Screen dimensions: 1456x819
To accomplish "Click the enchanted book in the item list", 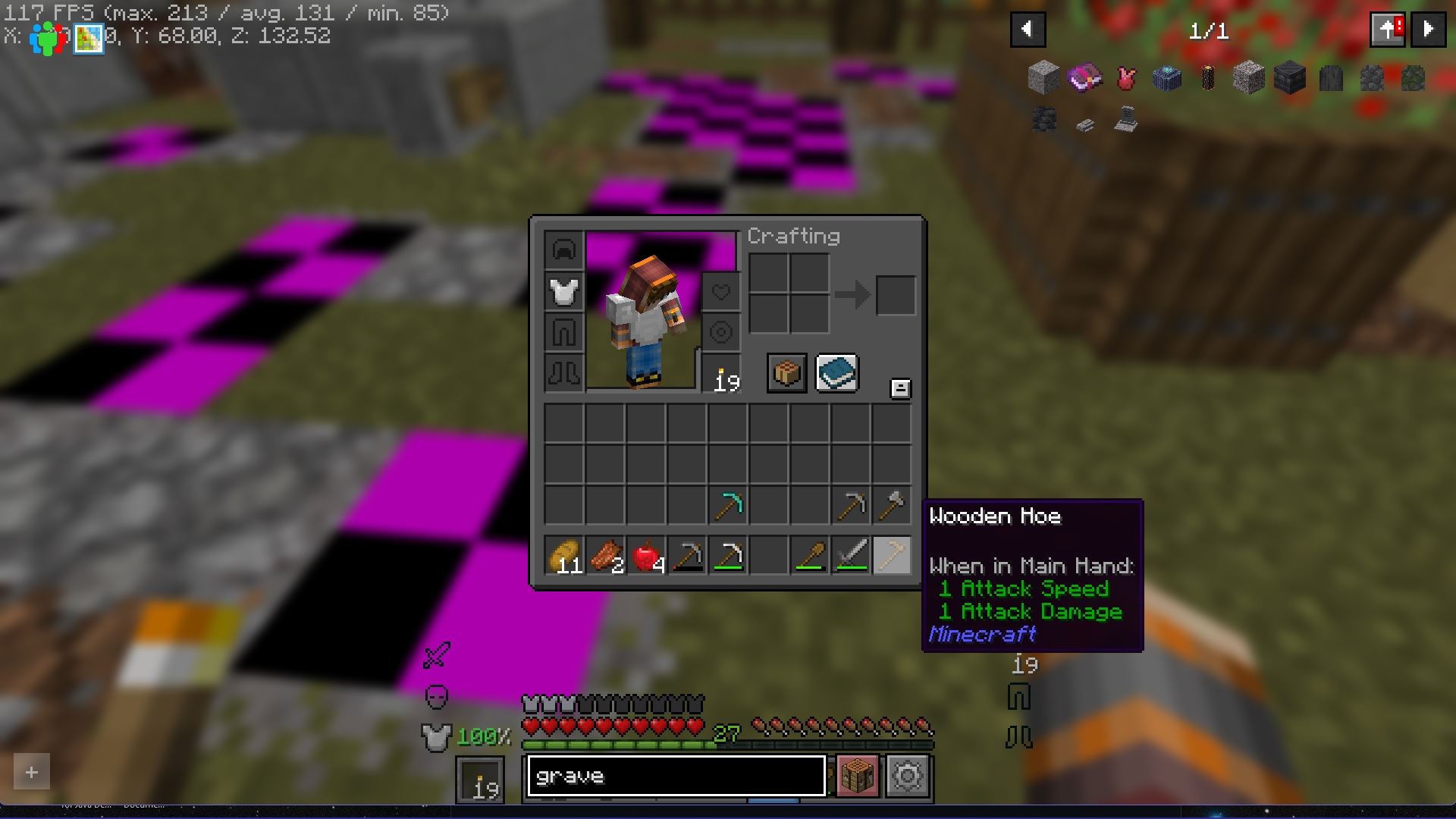I will click(x=1086, y=79).
